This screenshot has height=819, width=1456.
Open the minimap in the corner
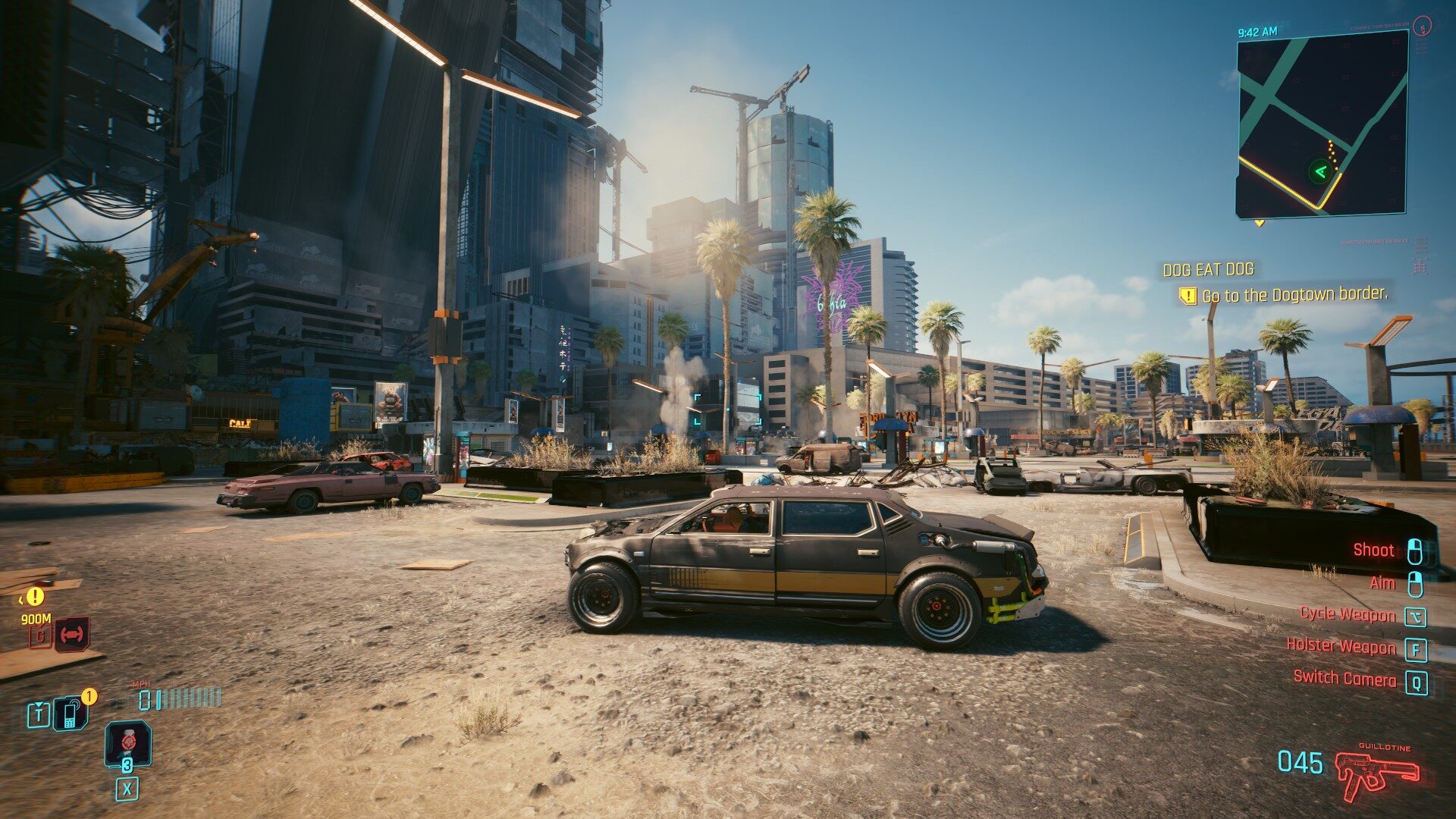pyautogui.click(x=1322, y=125)
